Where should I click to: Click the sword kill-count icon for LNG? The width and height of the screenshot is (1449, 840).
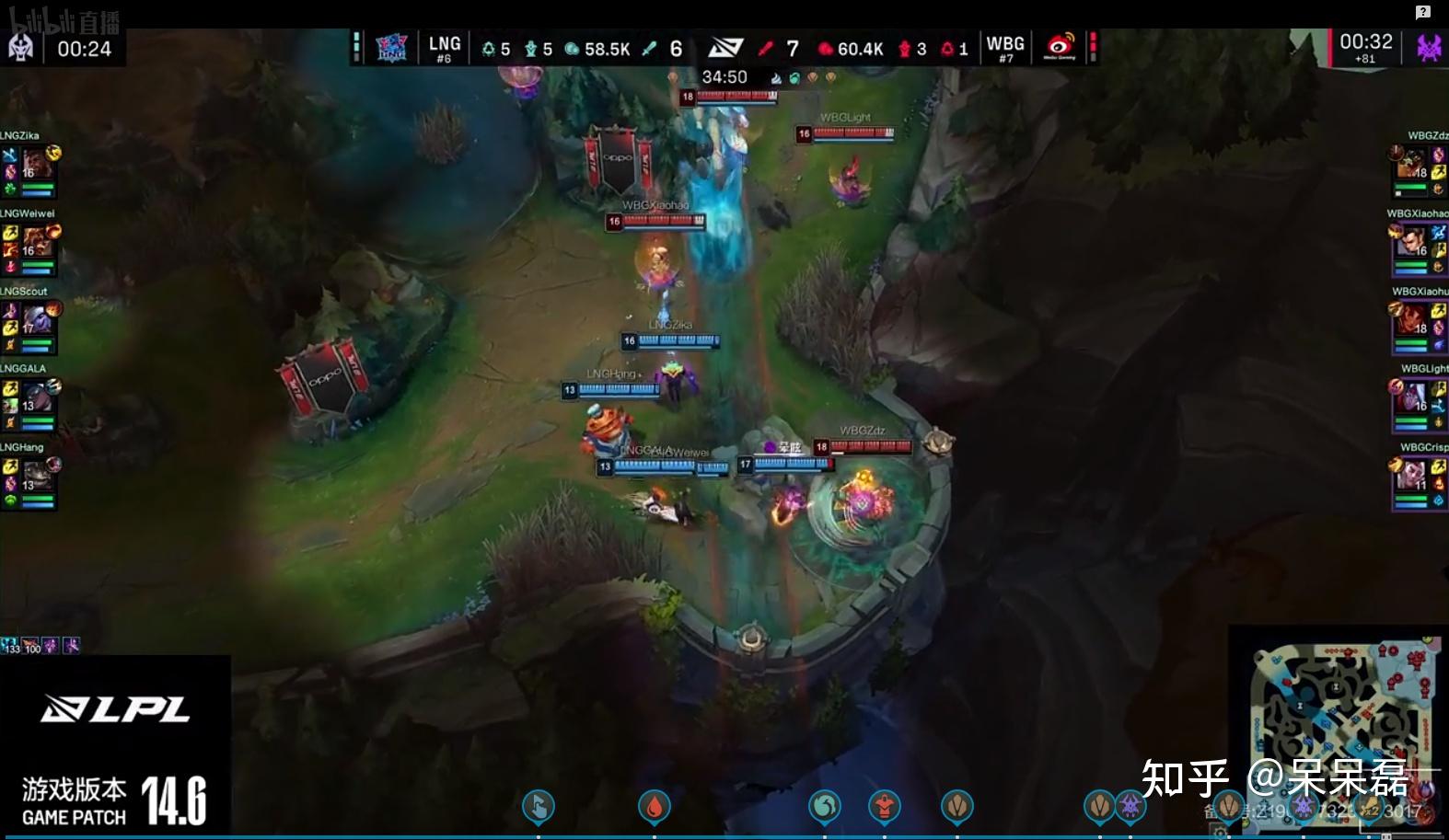(648, 49)
